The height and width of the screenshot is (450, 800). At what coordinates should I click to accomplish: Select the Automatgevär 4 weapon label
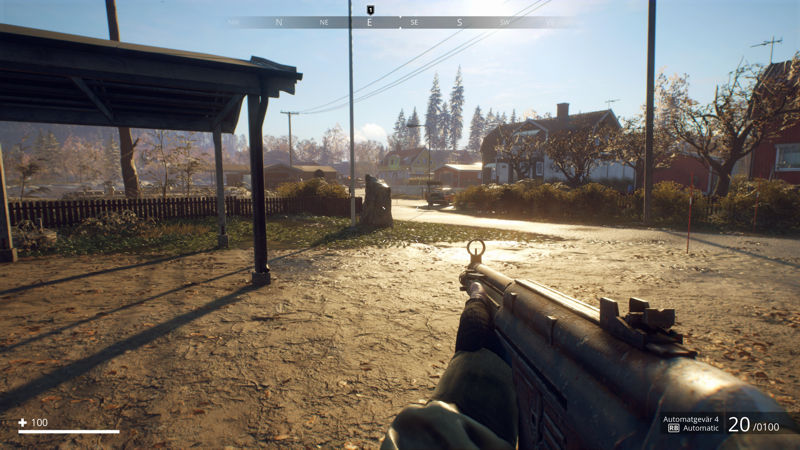691,419
